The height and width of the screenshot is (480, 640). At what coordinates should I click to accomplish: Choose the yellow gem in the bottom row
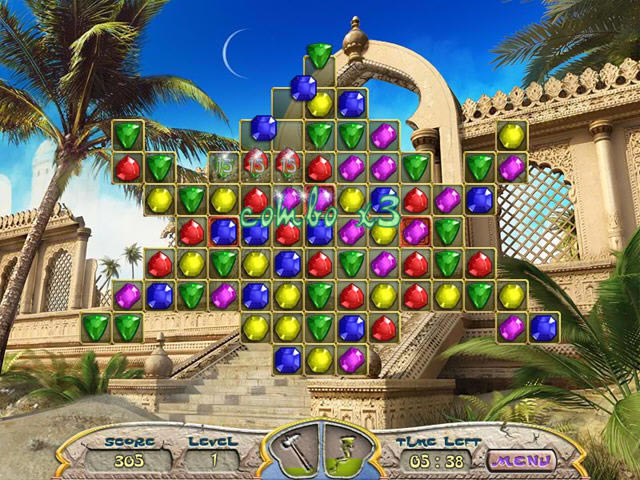pyautogui.click(x=319, y=360)
